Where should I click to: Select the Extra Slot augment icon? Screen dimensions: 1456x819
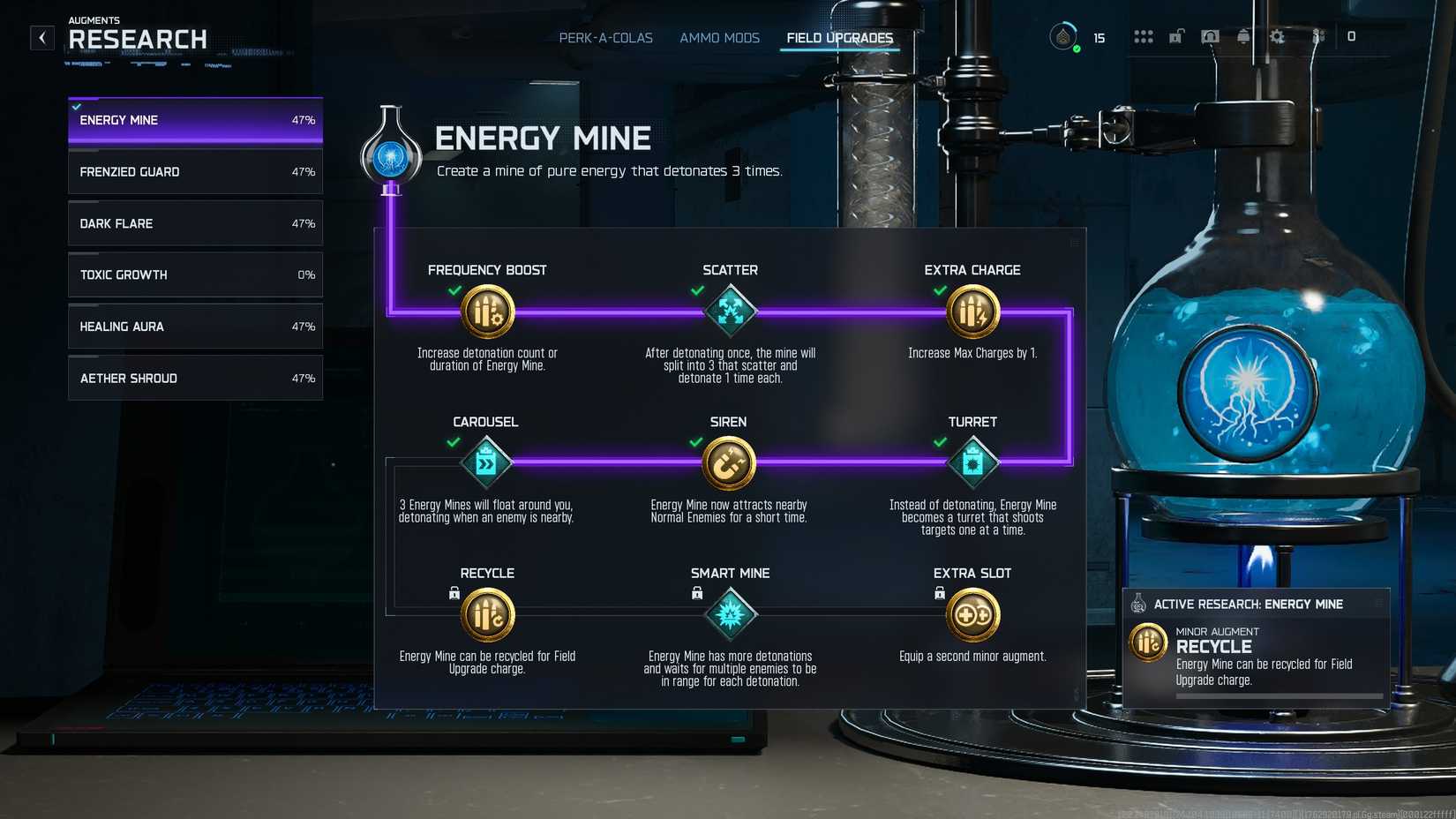972,613
